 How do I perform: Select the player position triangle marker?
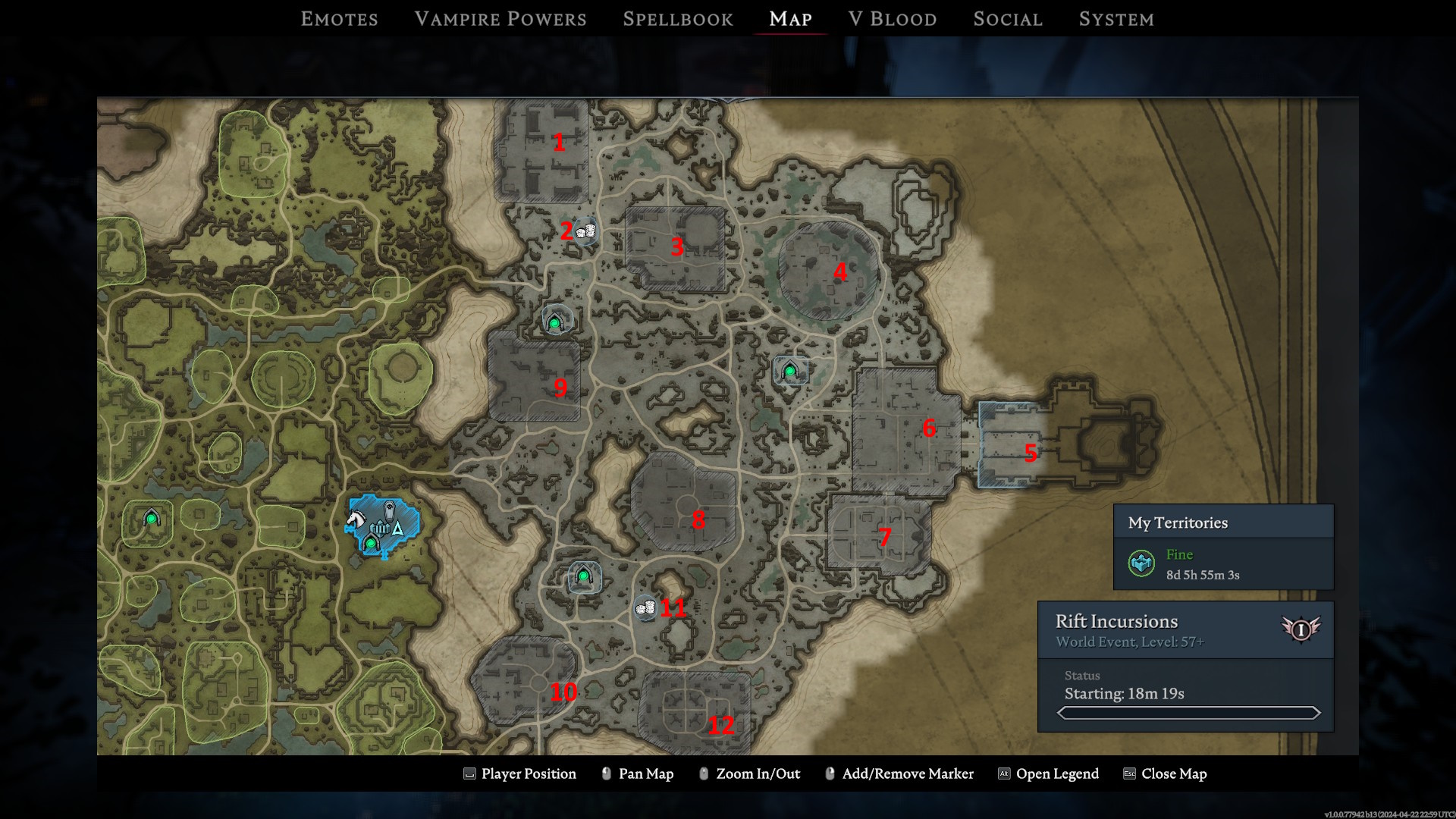tap(397, 529)
